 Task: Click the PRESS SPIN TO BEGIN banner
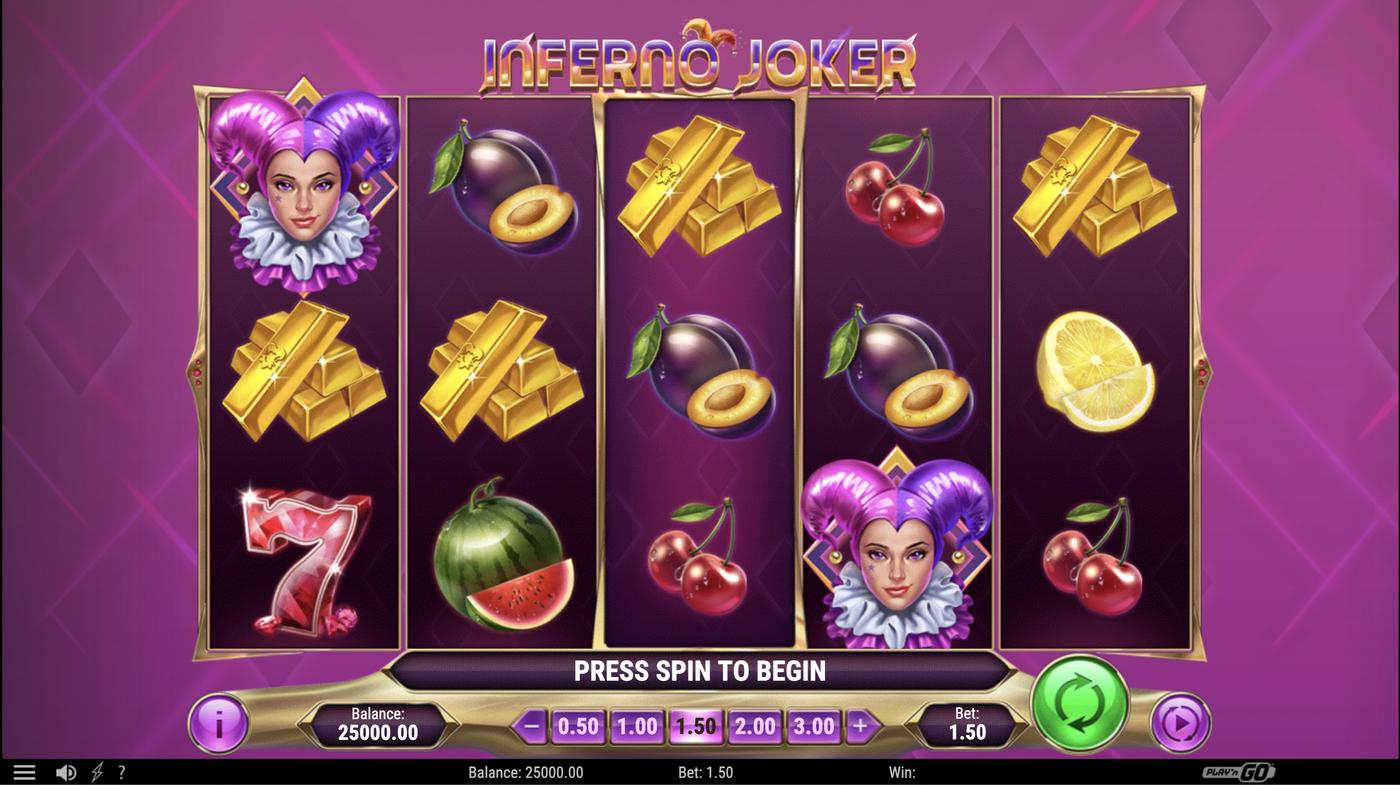(700, 670)
